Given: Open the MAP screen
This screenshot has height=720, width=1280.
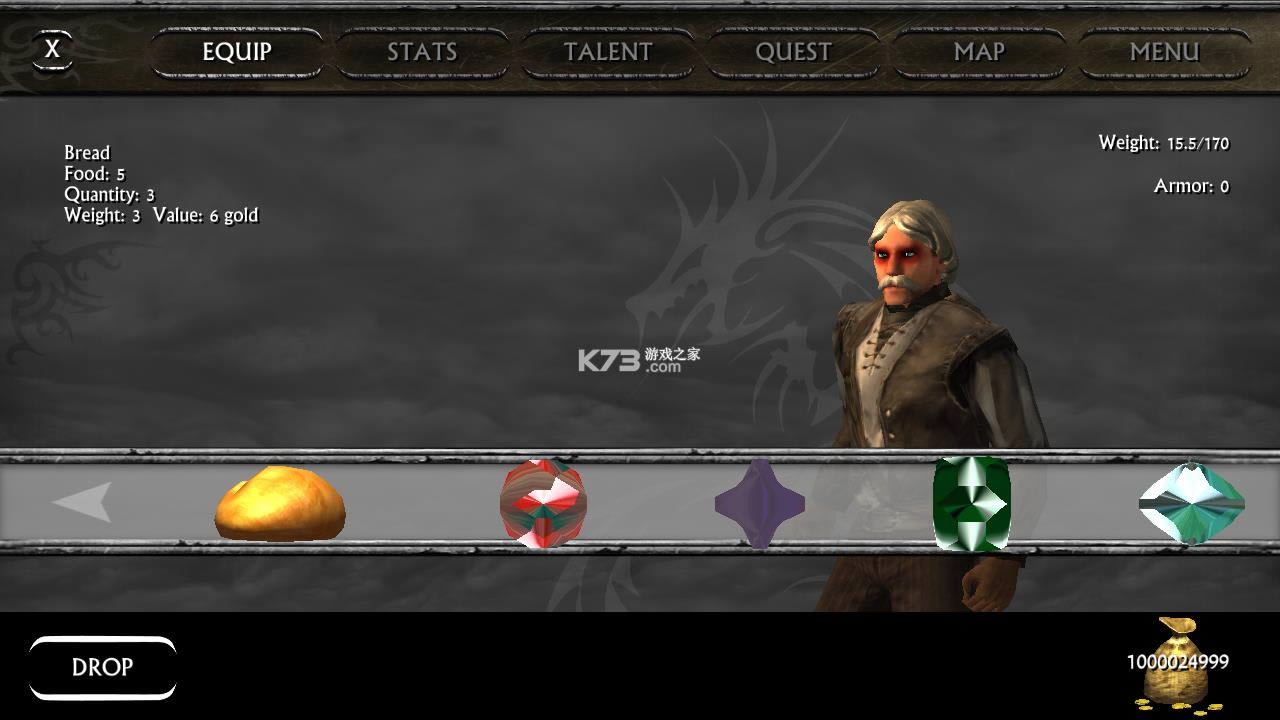Looking at the screenshot, I should click(977, 52).
